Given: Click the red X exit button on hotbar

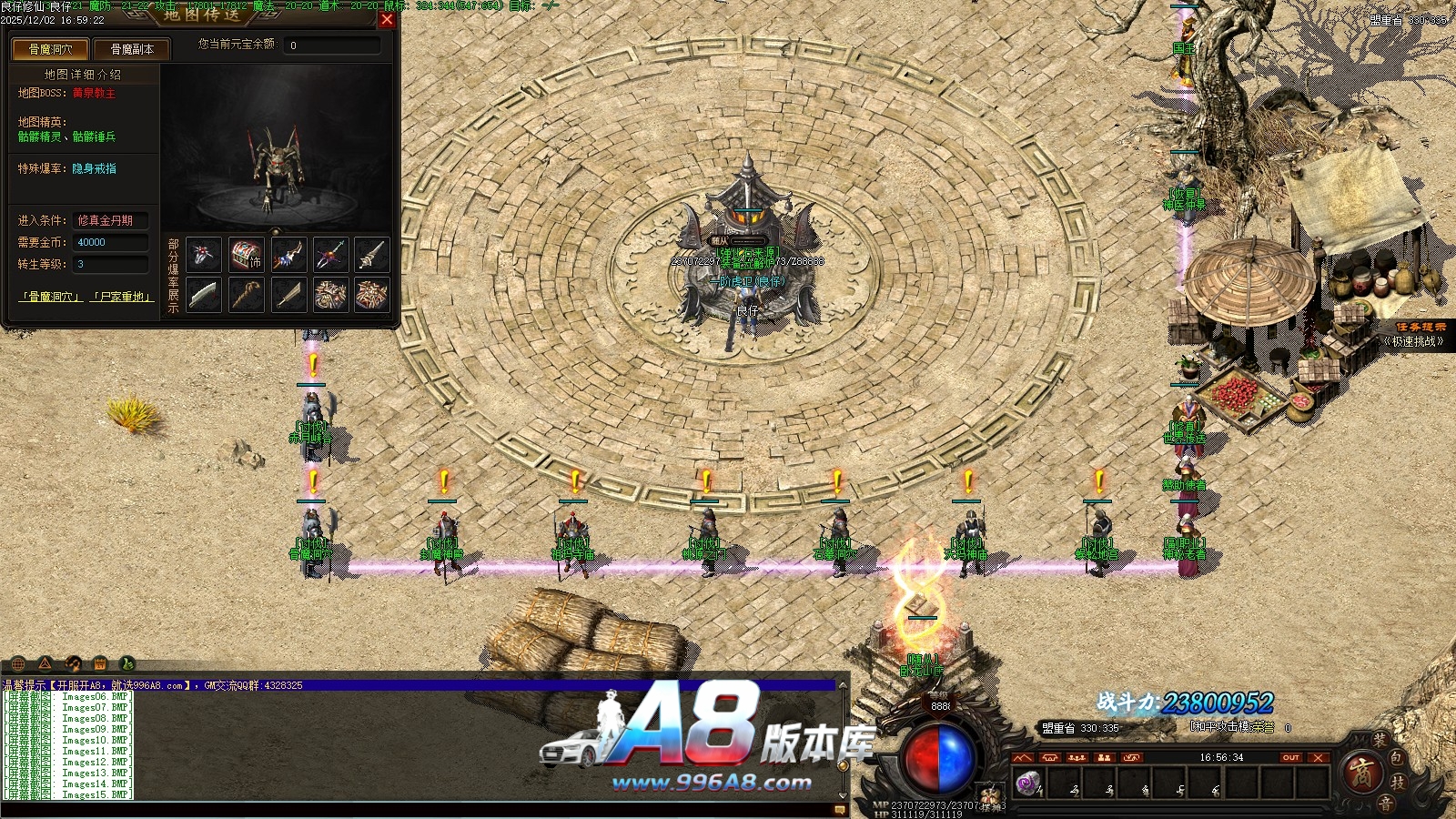Looking at the screenshot, I should click(1318, 757).
